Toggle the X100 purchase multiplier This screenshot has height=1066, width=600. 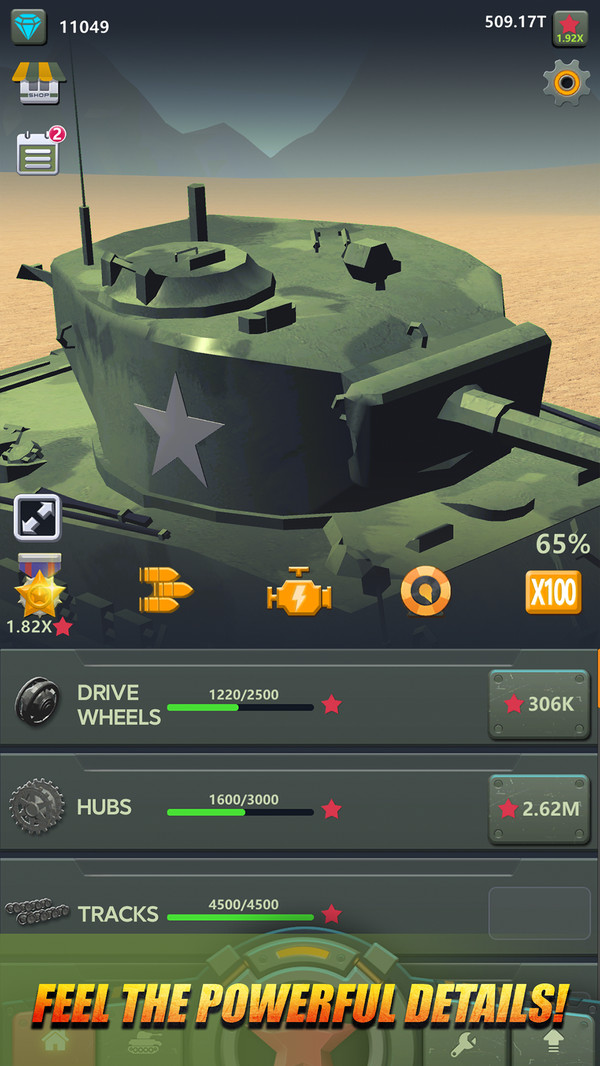553,593
